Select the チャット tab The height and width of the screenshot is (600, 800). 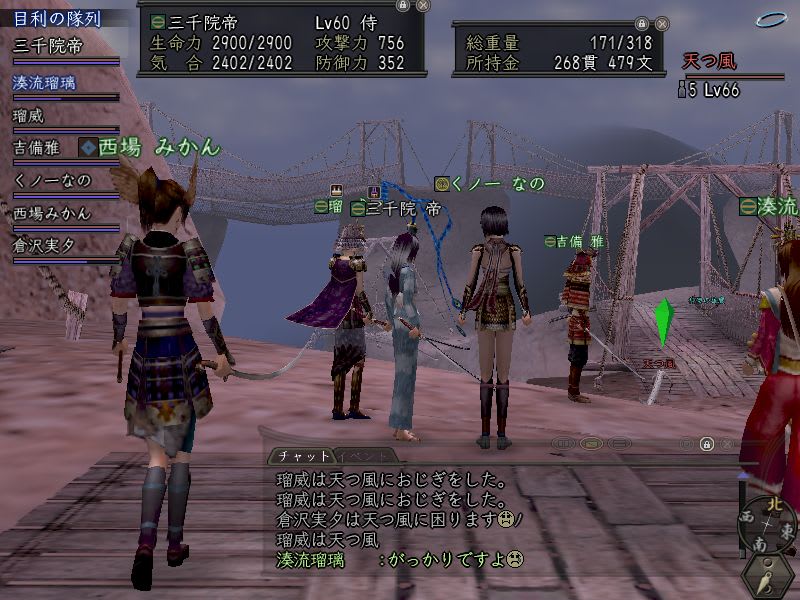pos(298,455)
